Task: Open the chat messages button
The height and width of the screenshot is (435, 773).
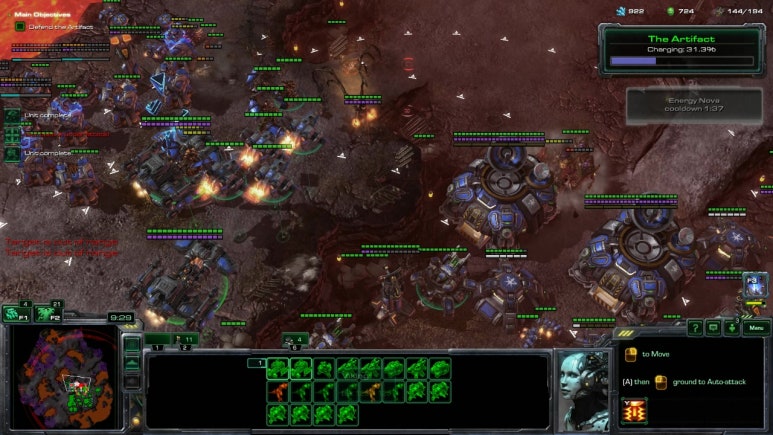Action: 714,327
